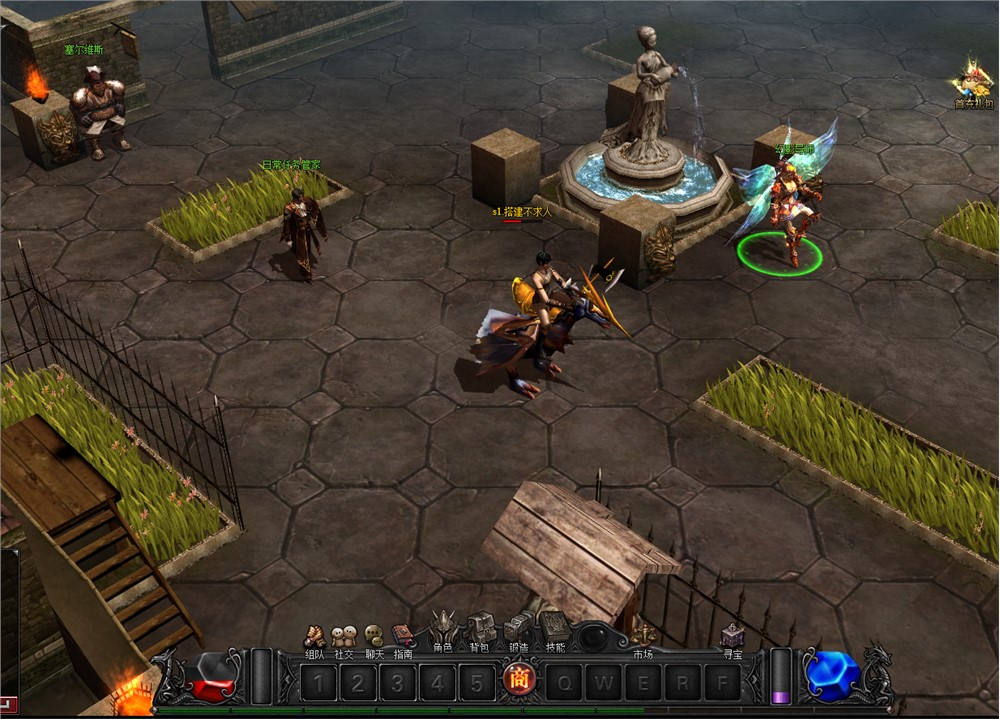Open the 组队 team menu
The width and height of the screenshot is (1000, 719).
[x=315, y=637]
